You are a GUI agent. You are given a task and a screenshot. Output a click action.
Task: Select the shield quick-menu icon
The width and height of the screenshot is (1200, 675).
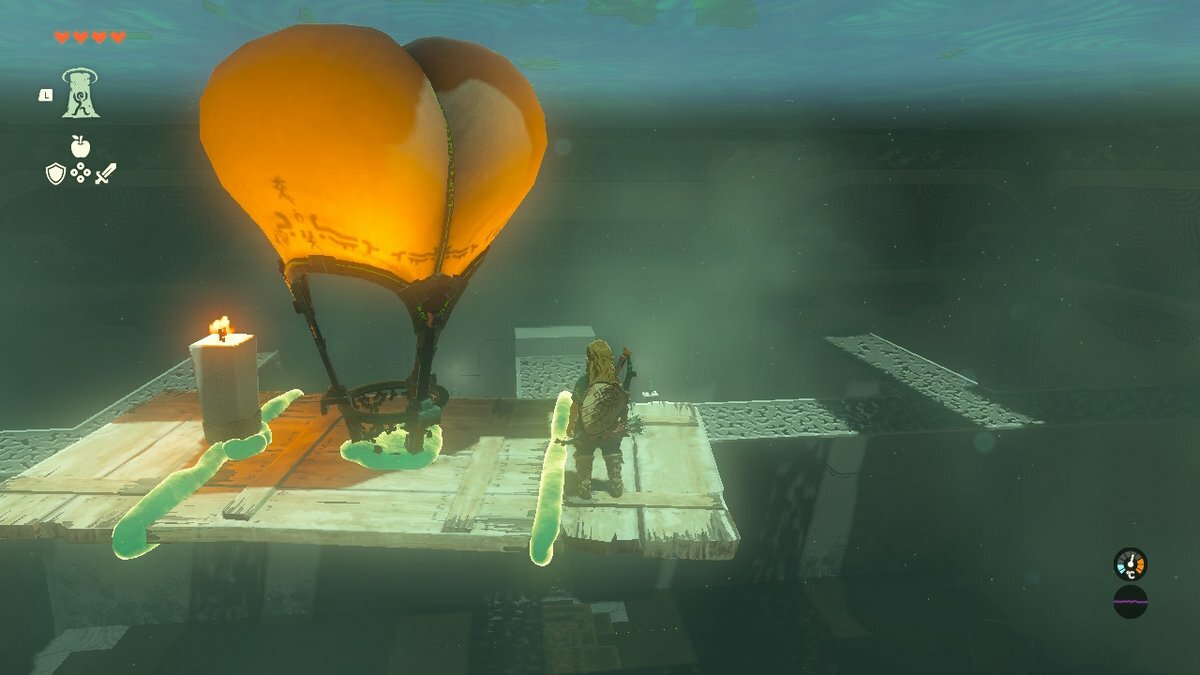pyautogui.click(x=56, y=173)
